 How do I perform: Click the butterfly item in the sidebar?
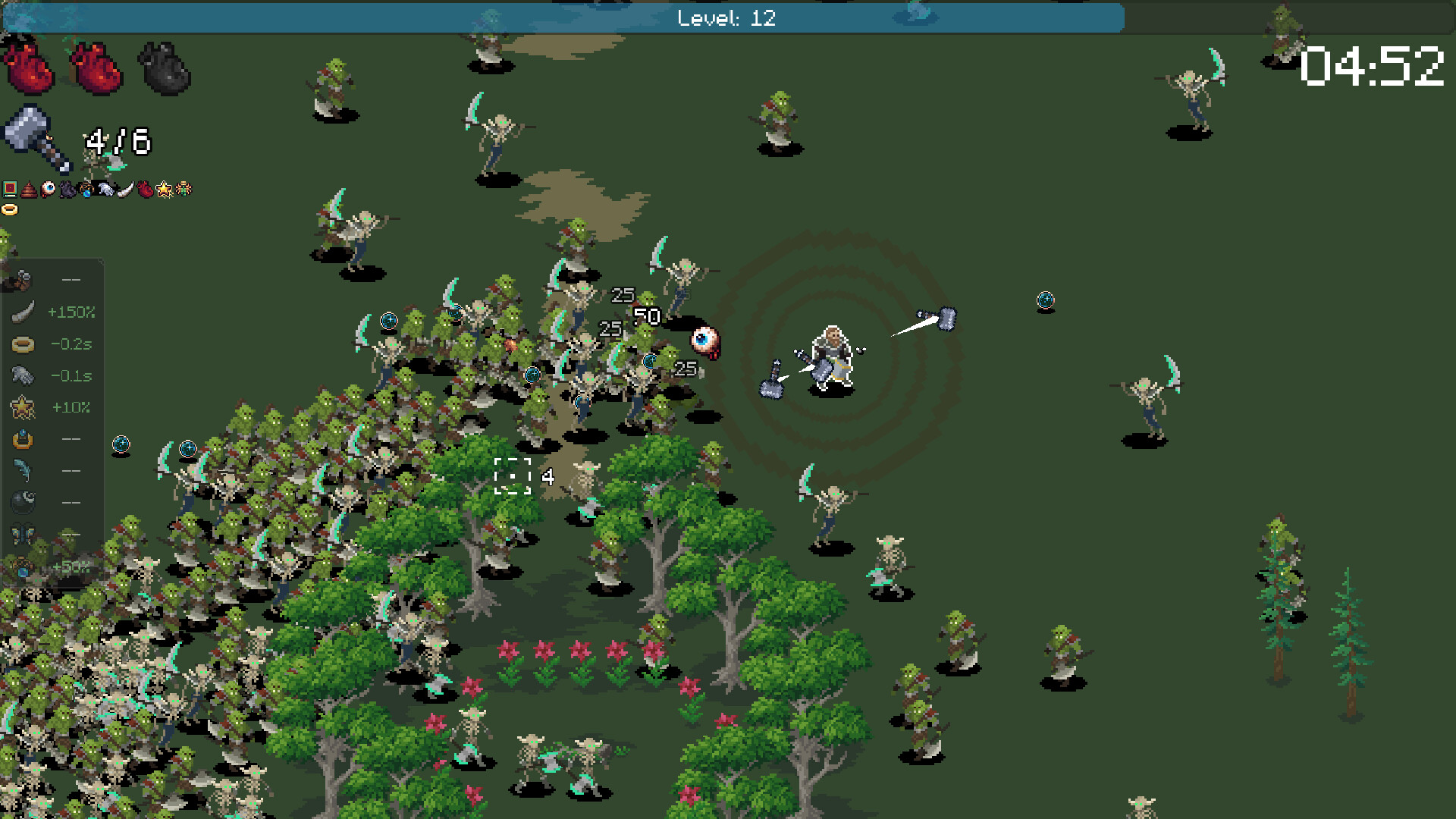tap(21, 534)
